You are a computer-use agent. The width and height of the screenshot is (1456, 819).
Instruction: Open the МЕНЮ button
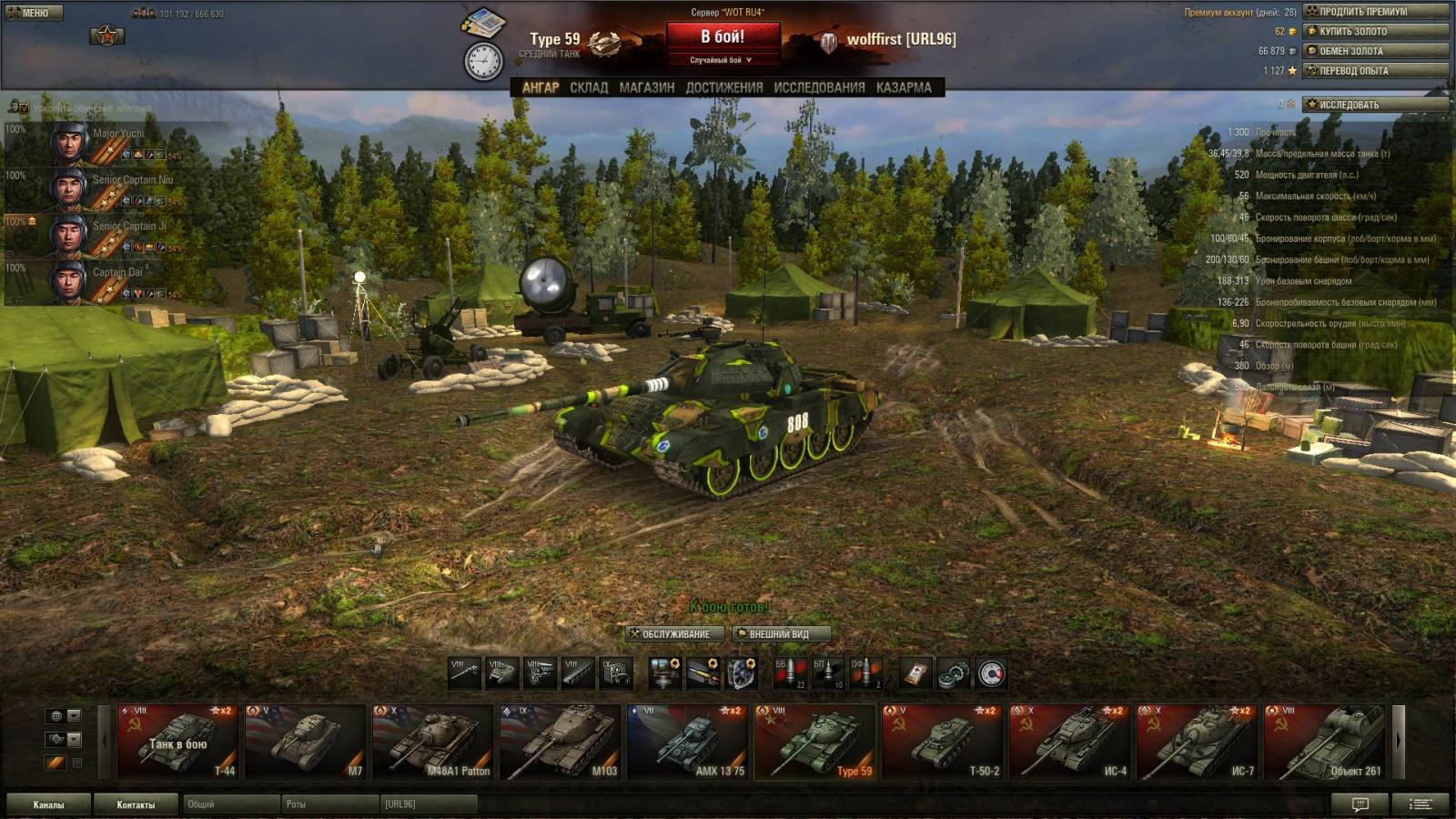click(x=32, y=13)
